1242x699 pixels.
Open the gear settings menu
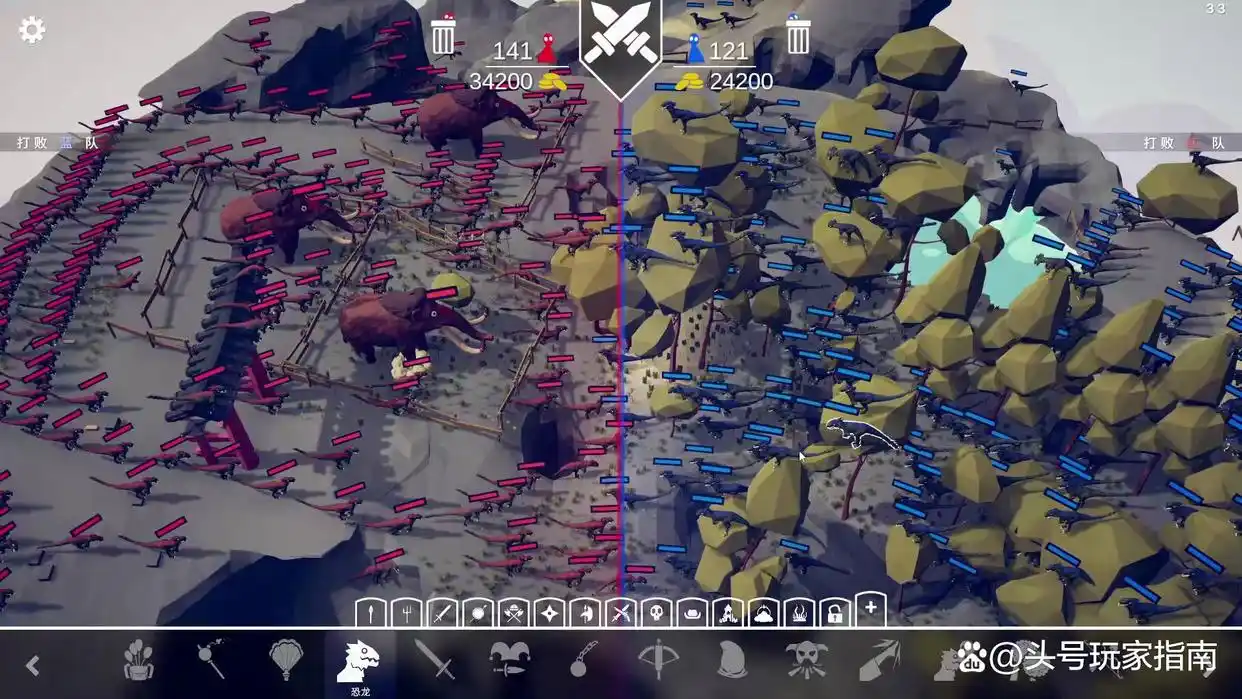pos(32,30)
